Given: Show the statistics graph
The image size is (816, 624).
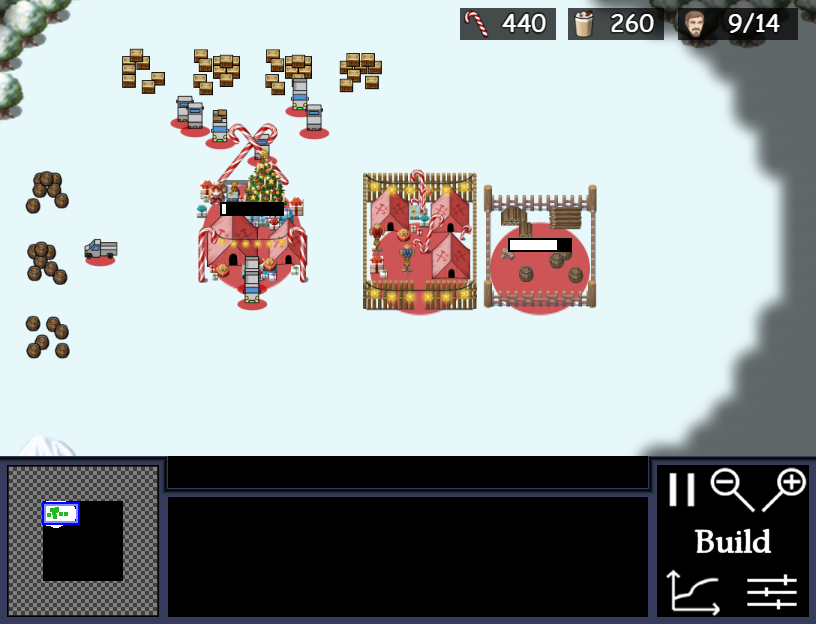Looking at the screenshot, I should pos(693,592).
